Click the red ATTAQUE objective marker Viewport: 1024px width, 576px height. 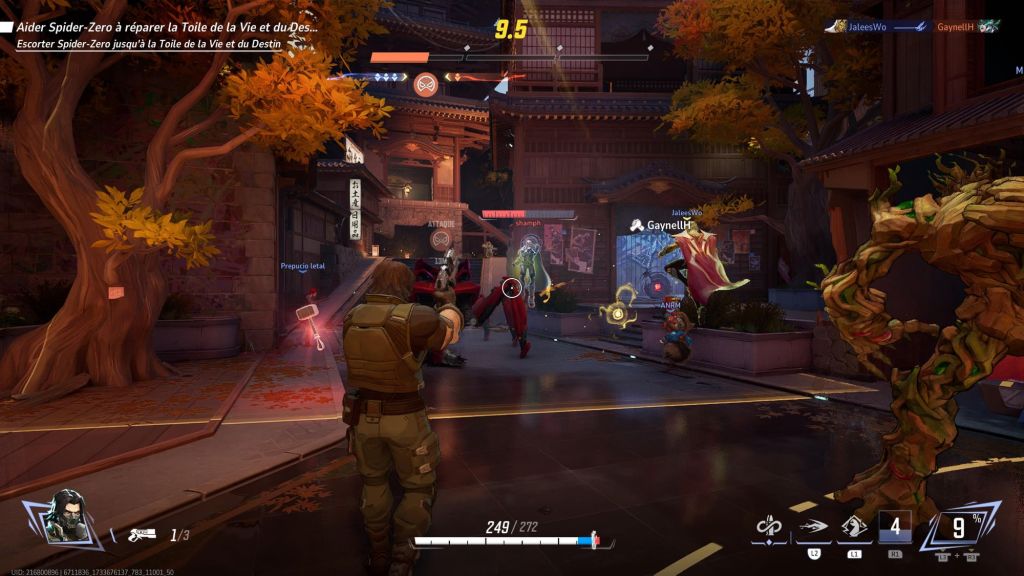pos(441,238)
